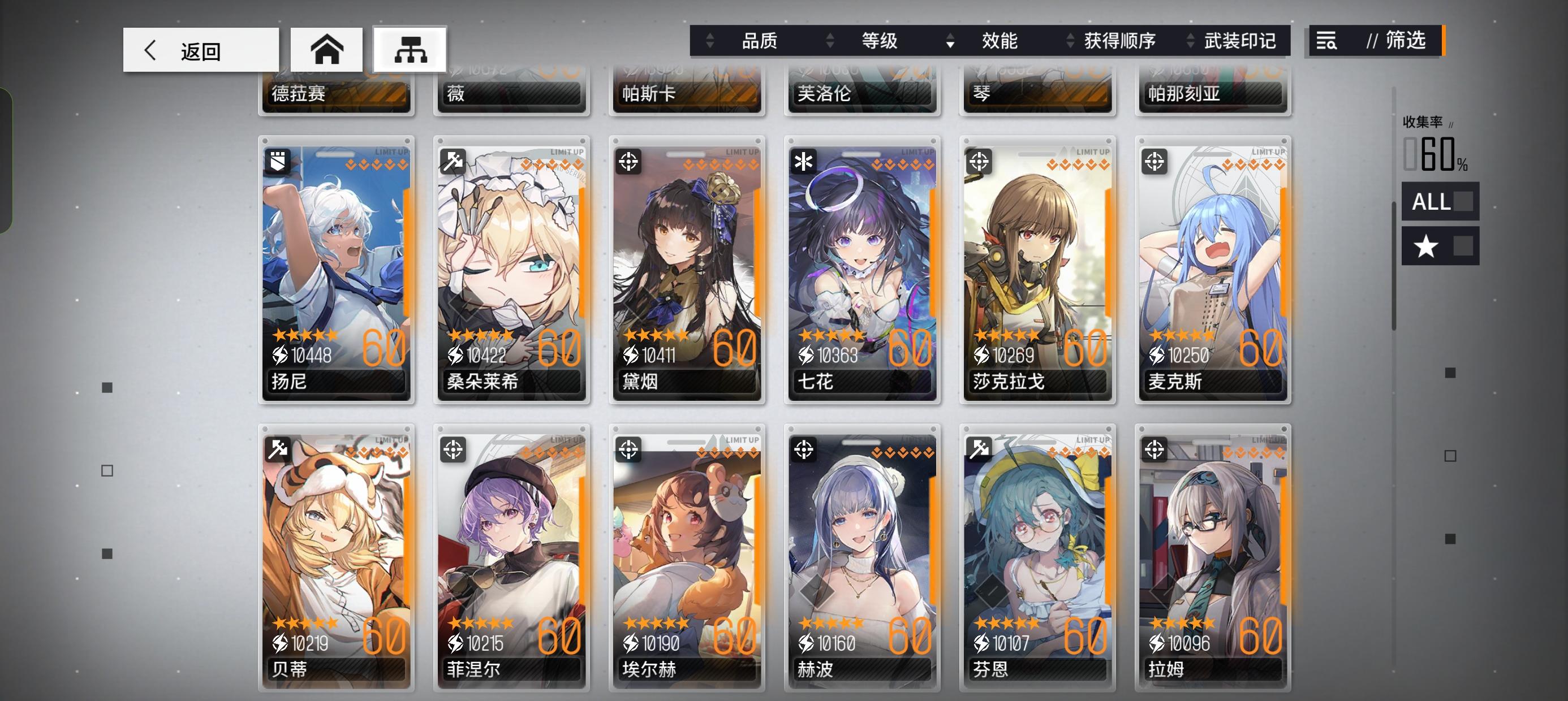Click the sort arrows next to 获得顺序

[1069, 41]
